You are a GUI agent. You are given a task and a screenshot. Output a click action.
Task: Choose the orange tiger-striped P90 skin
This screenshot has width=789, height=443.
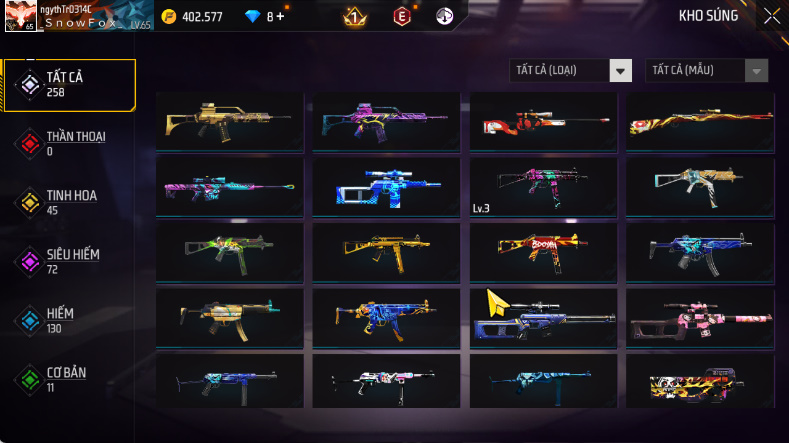699,382
